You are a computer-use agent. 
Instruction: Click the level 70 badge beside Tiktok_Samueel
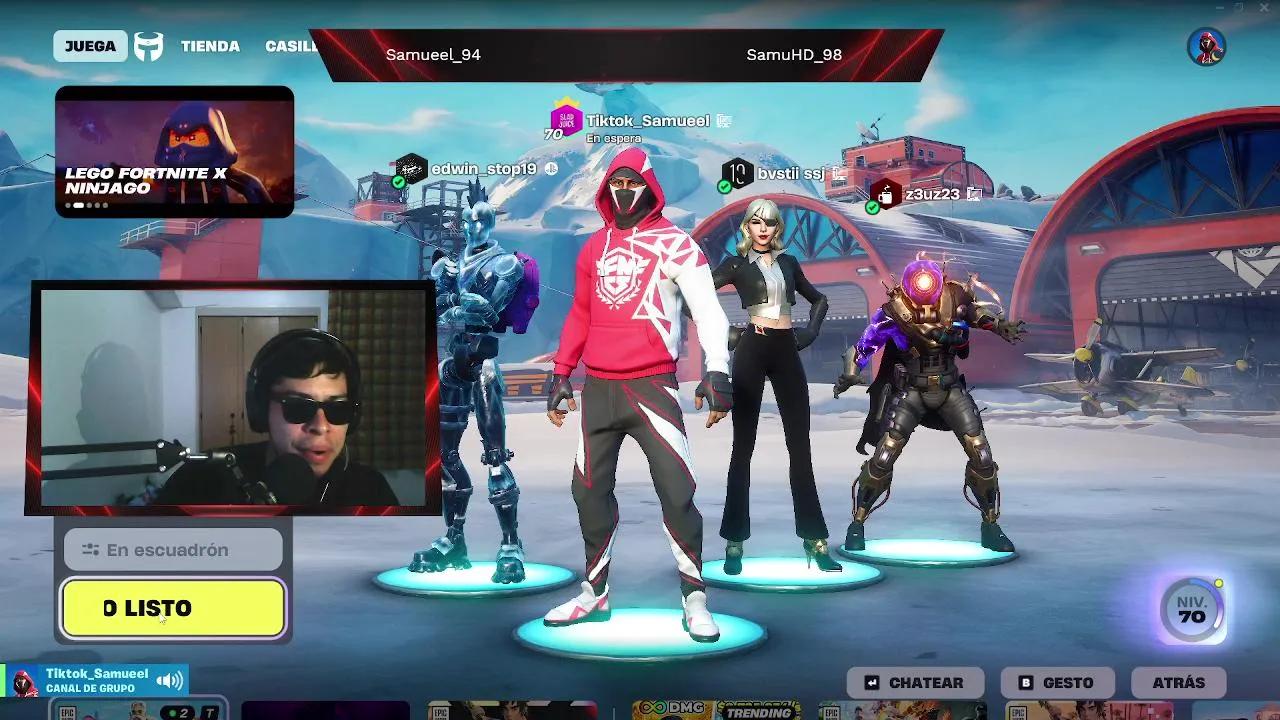551,131
